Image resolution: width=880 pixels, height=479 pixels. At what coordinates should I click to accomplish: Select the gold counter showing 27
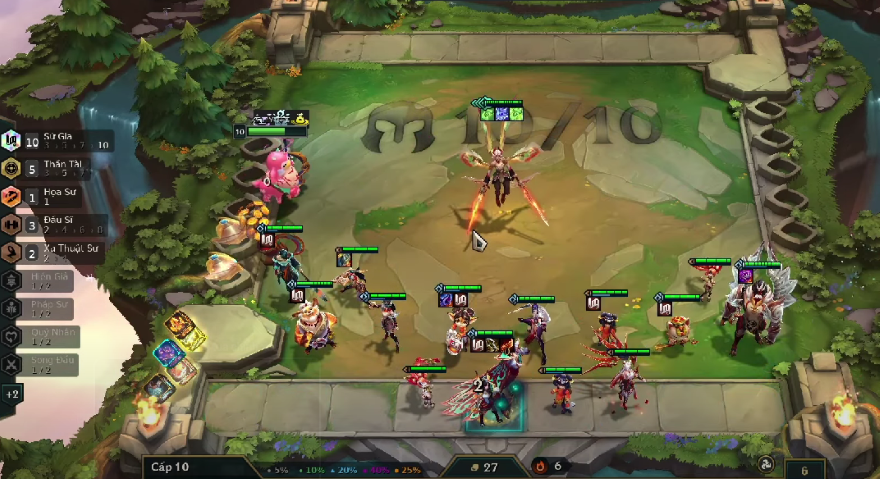coord(485,467)
